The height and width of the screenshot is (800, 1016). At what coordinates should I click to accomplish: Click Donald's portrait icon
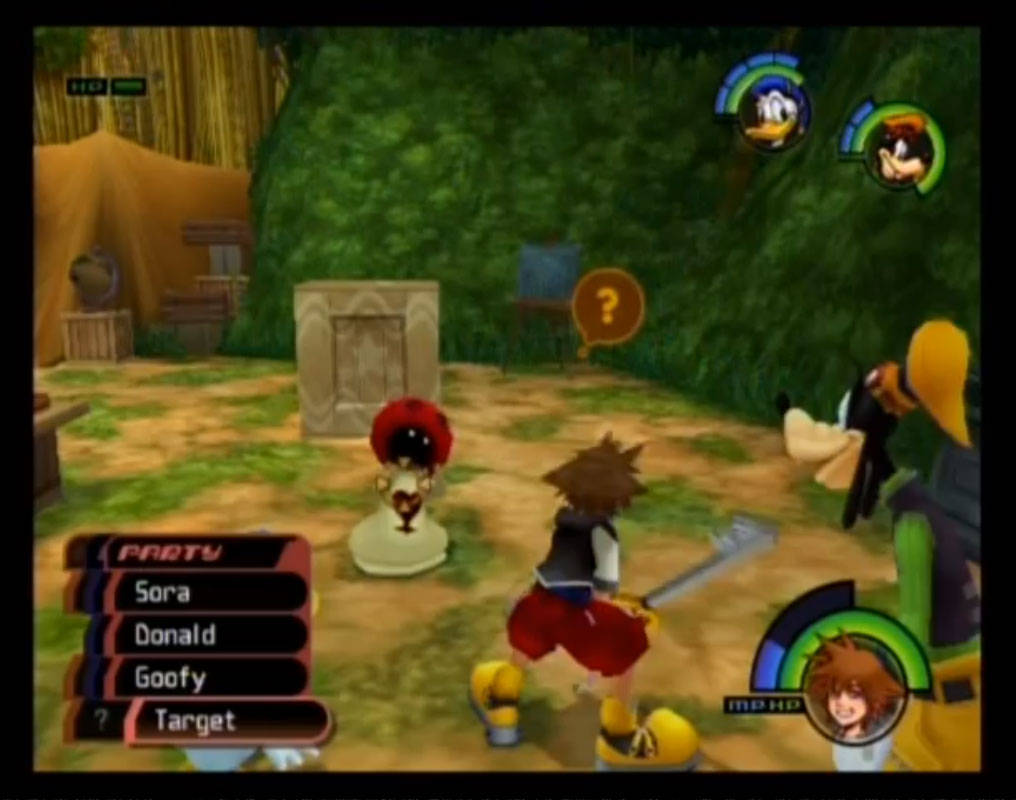pyautogui.click(x=773, y=112)
